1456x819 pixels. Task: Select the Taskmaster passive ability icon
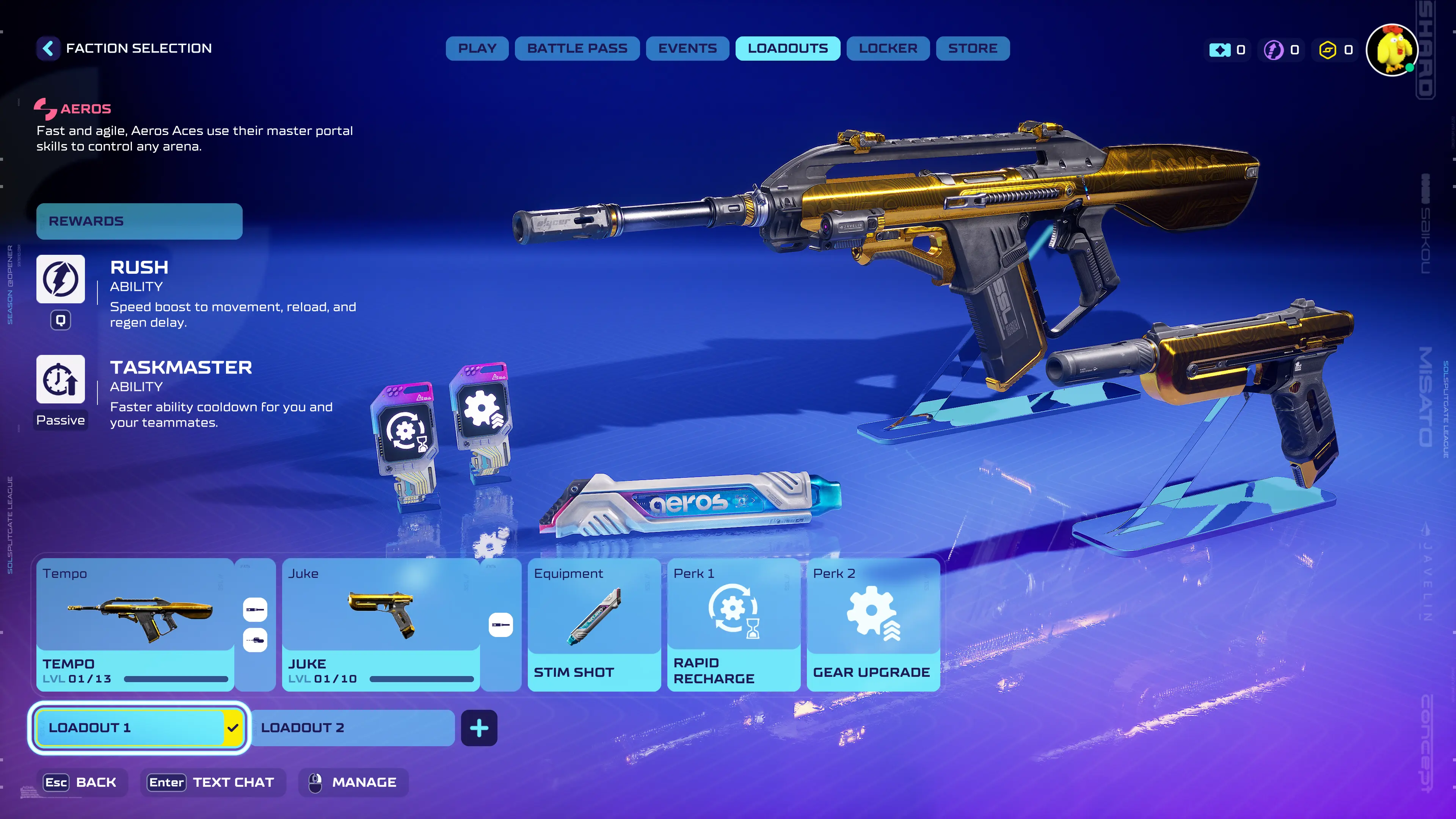(x=61, y=379)
